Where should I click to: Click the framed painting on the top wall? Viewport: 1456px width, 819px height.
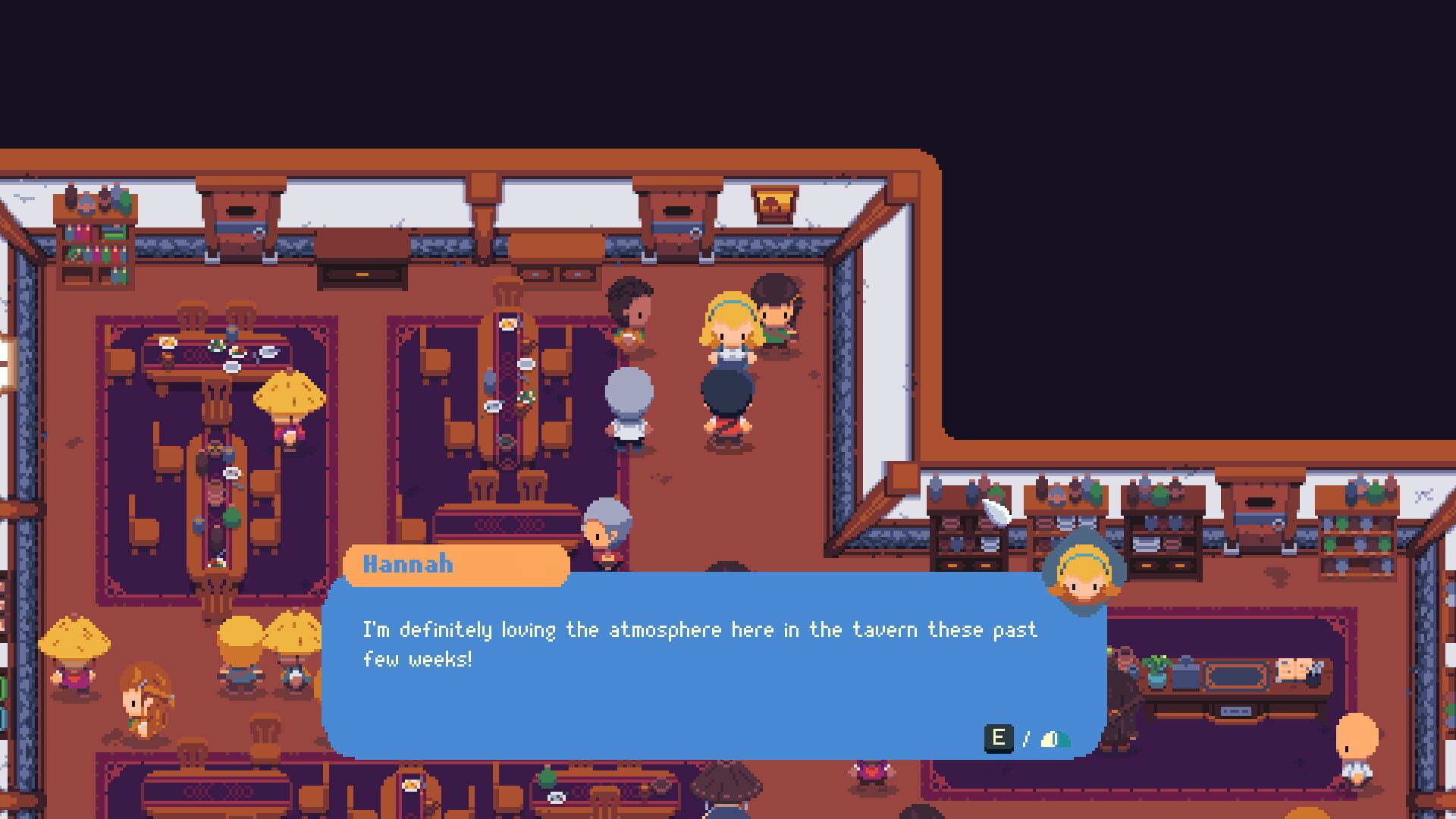775,205
